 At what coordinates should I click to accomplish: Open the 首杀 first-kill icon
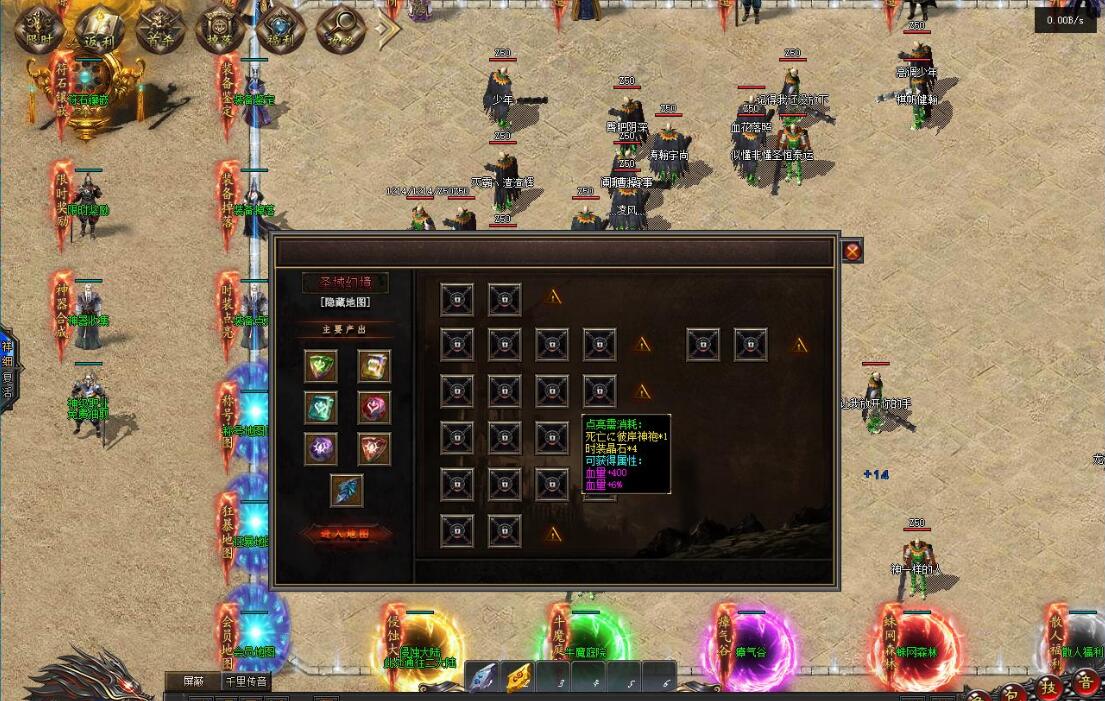pos(159,27)
